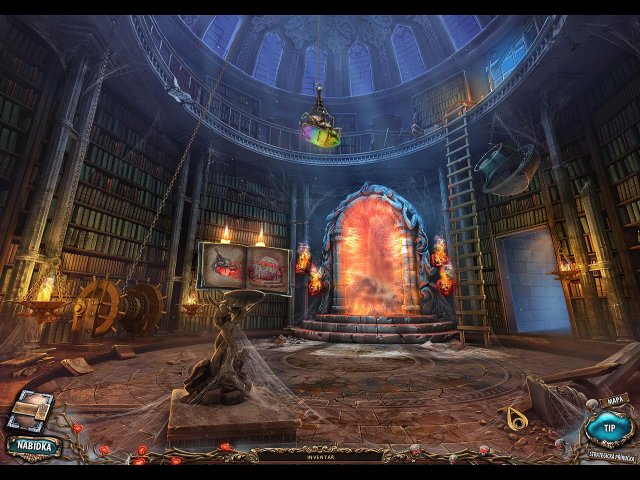Open the Mapa map
This screenshot has width=640, height=480.
(x=616, y=401)
